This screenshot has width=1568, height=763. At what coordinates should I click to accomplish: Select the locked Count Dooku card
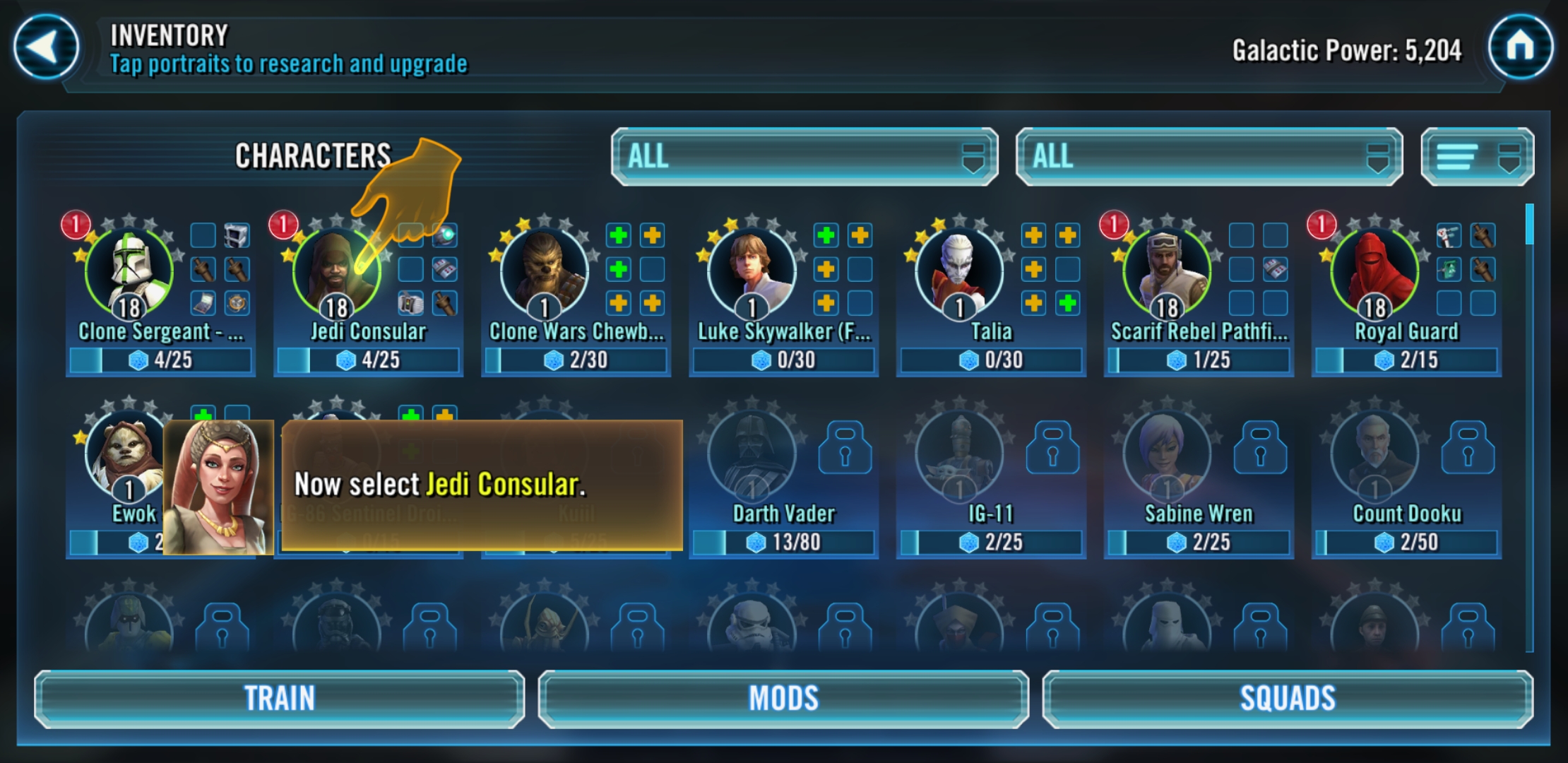tap(1376, 456)
